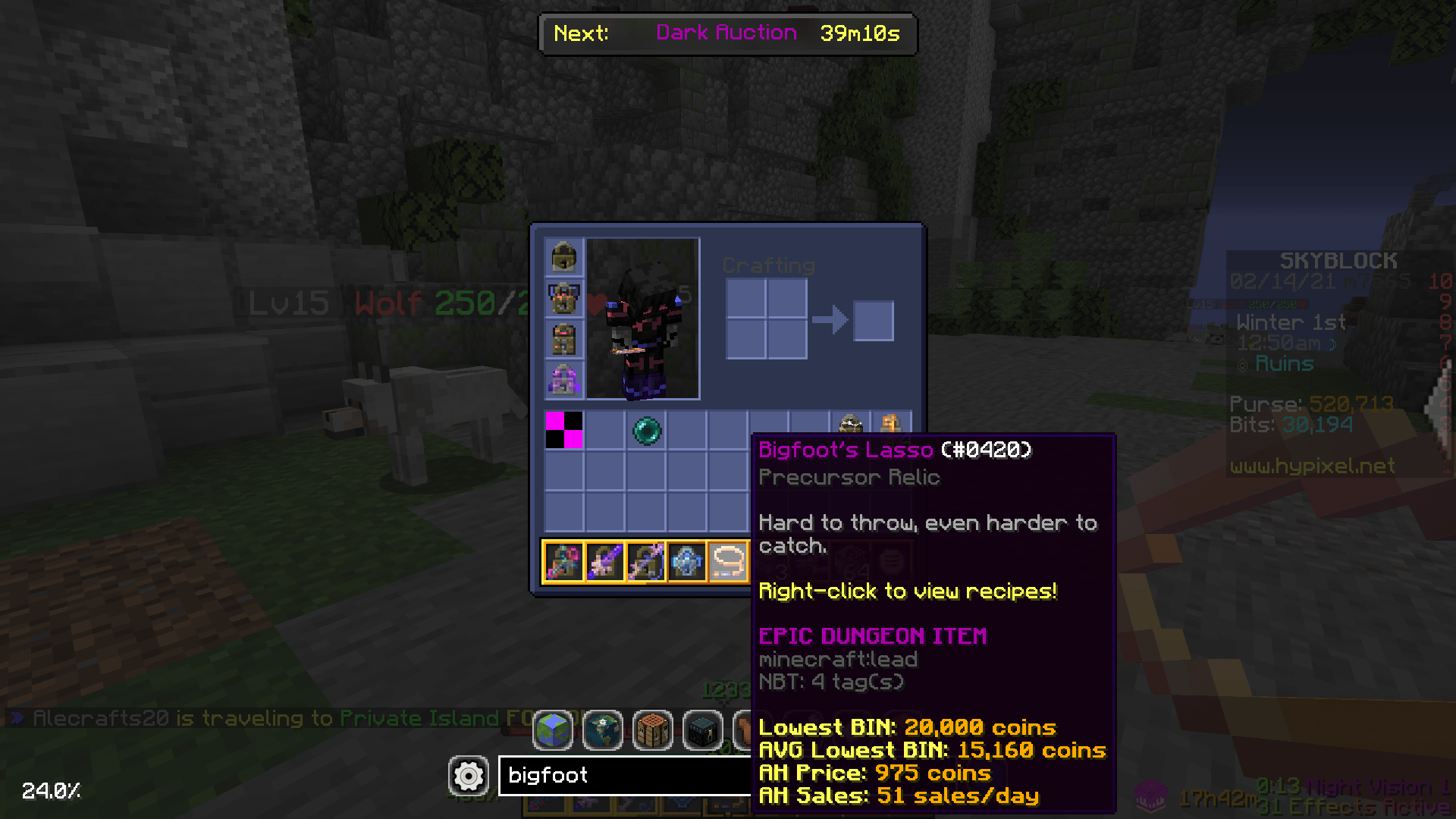Viewport: 1456px width, 819px height.
Task: Click the settings gear icon
Action: [468, 775]
